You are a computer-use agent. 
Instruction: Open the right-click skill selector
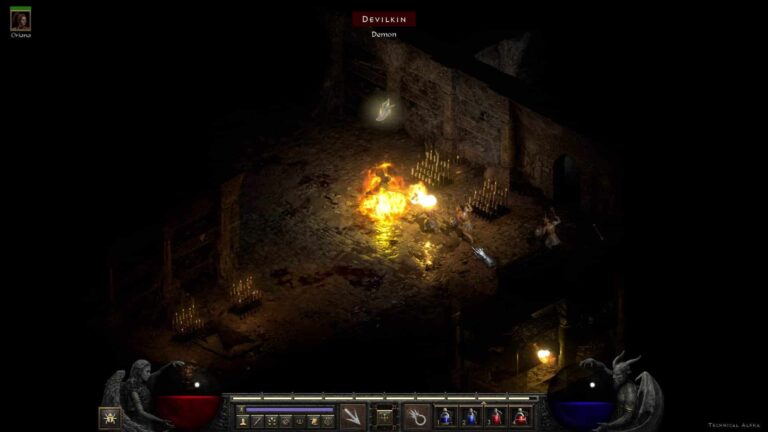coord(417,416)
